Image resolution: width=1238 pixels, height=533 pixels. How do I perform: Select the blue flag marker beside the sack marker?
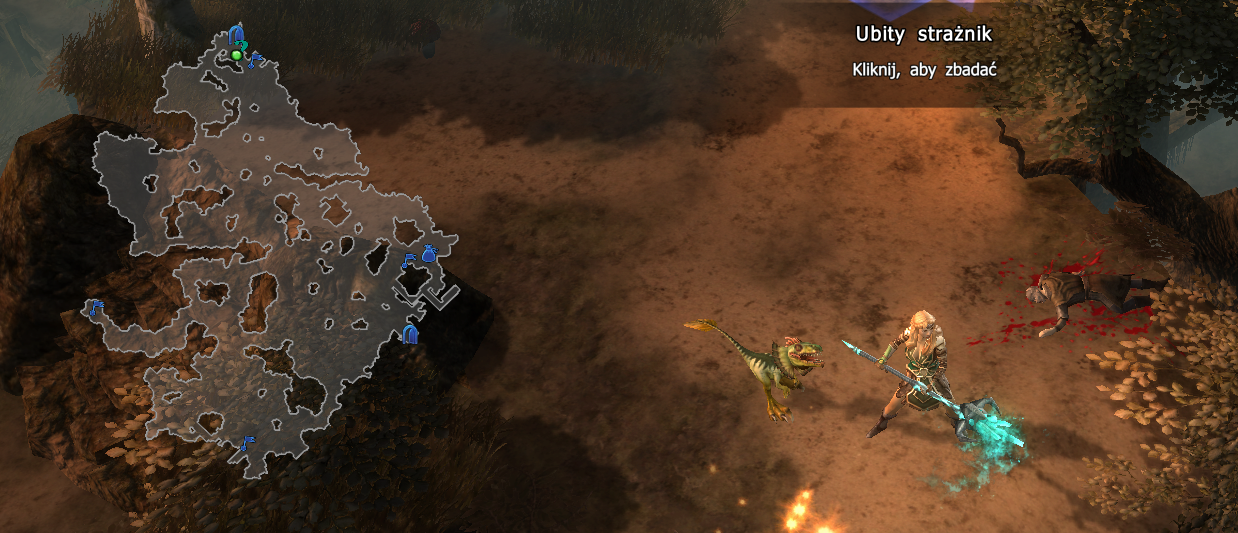point(408,261)
